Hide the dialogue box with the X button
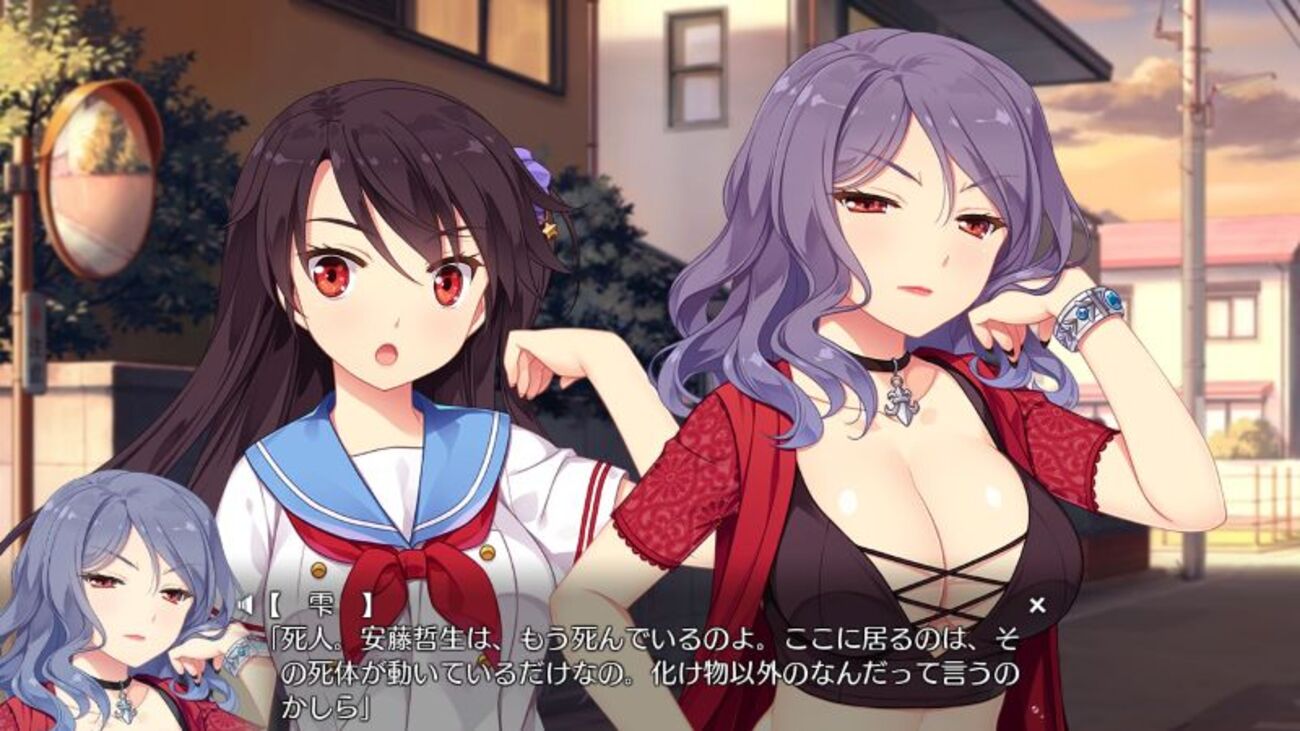 click(1037, 604)
